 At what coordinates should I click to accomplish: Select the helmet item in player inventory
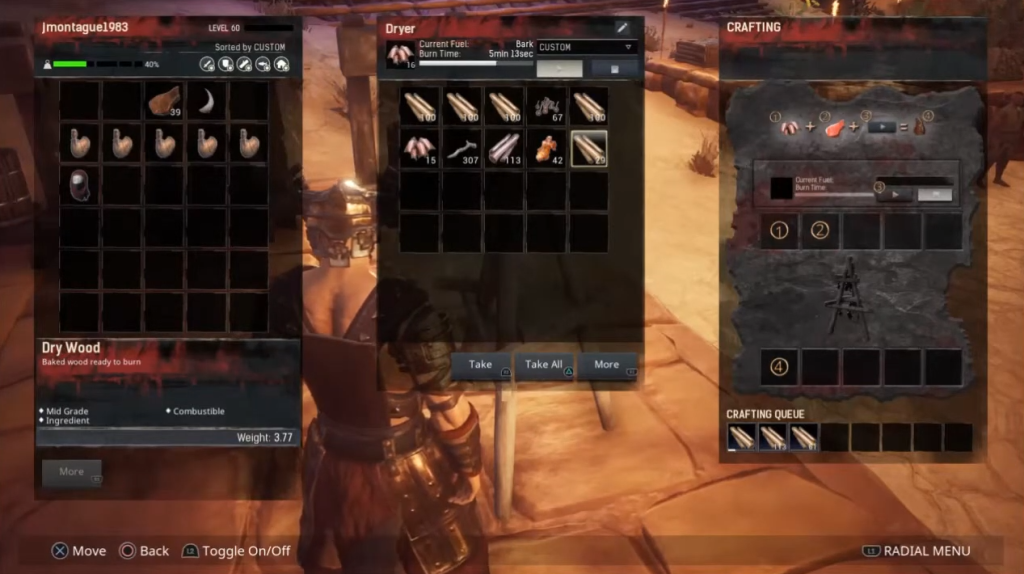coord(80,185)
